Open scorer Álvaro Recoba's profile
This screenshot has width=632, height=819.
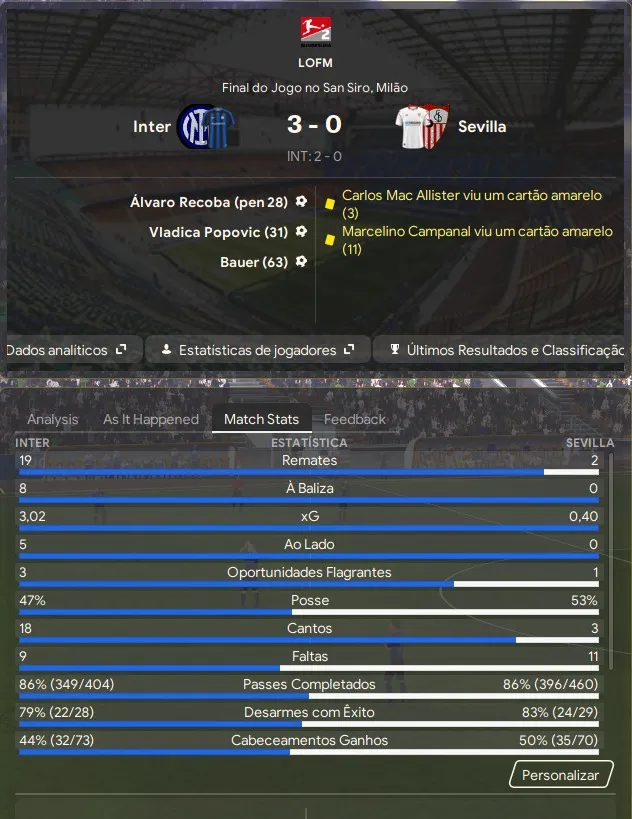[208, 202]
